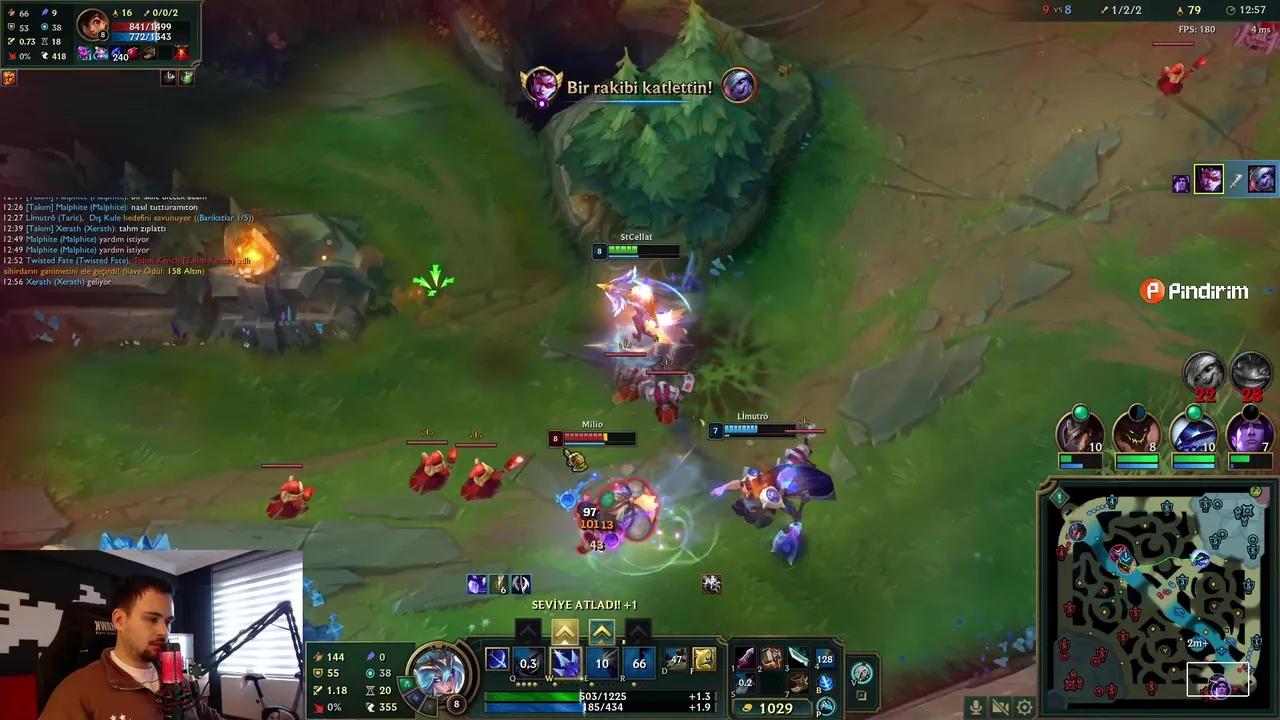Image resolution: width=1280 pixels, height=720 pixels.
Task: Activate the W crystal ability icon
Action: (x=565, y=662)
